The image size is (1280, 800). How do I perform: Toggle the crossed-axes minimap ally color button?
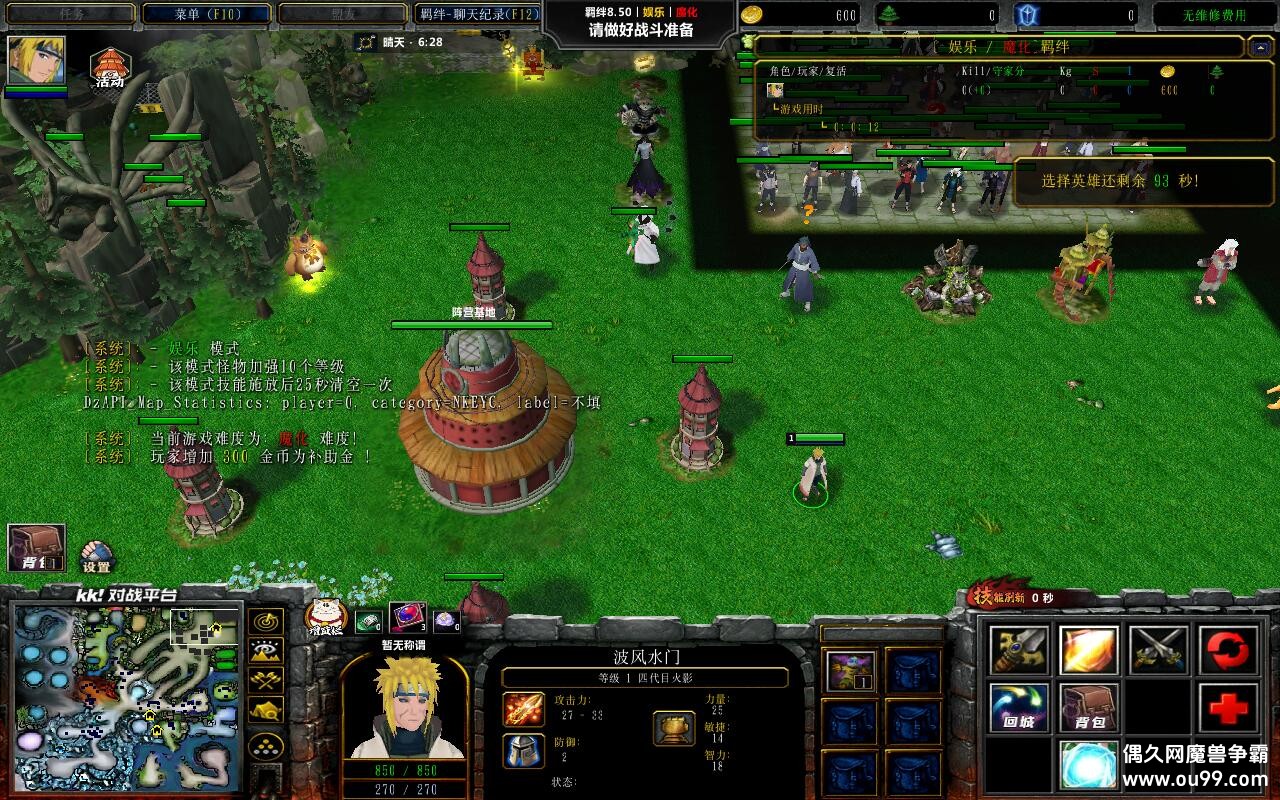pyautogui.click(x=265, y=681)
